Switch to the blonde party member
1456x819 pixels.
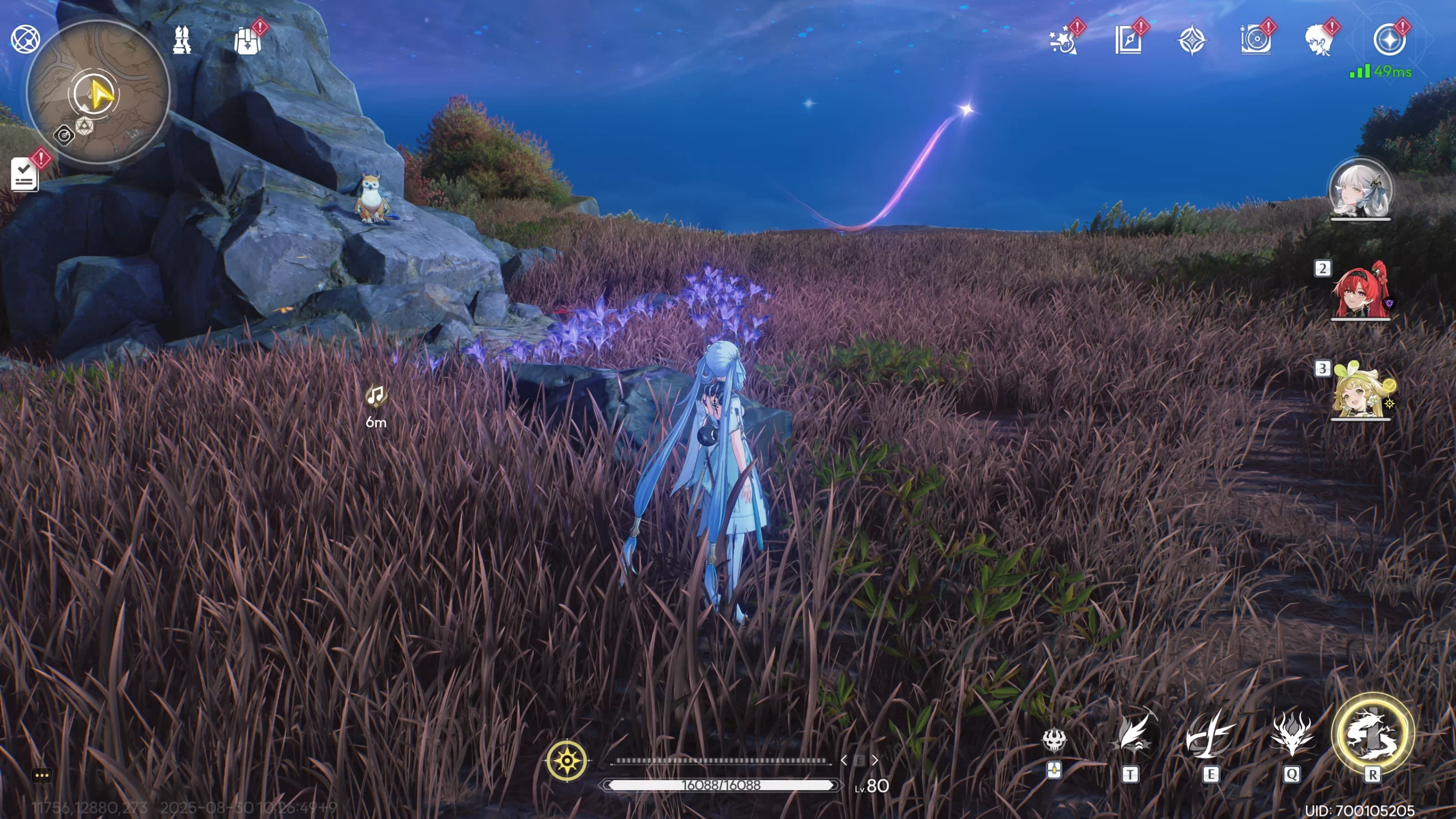1360,391
